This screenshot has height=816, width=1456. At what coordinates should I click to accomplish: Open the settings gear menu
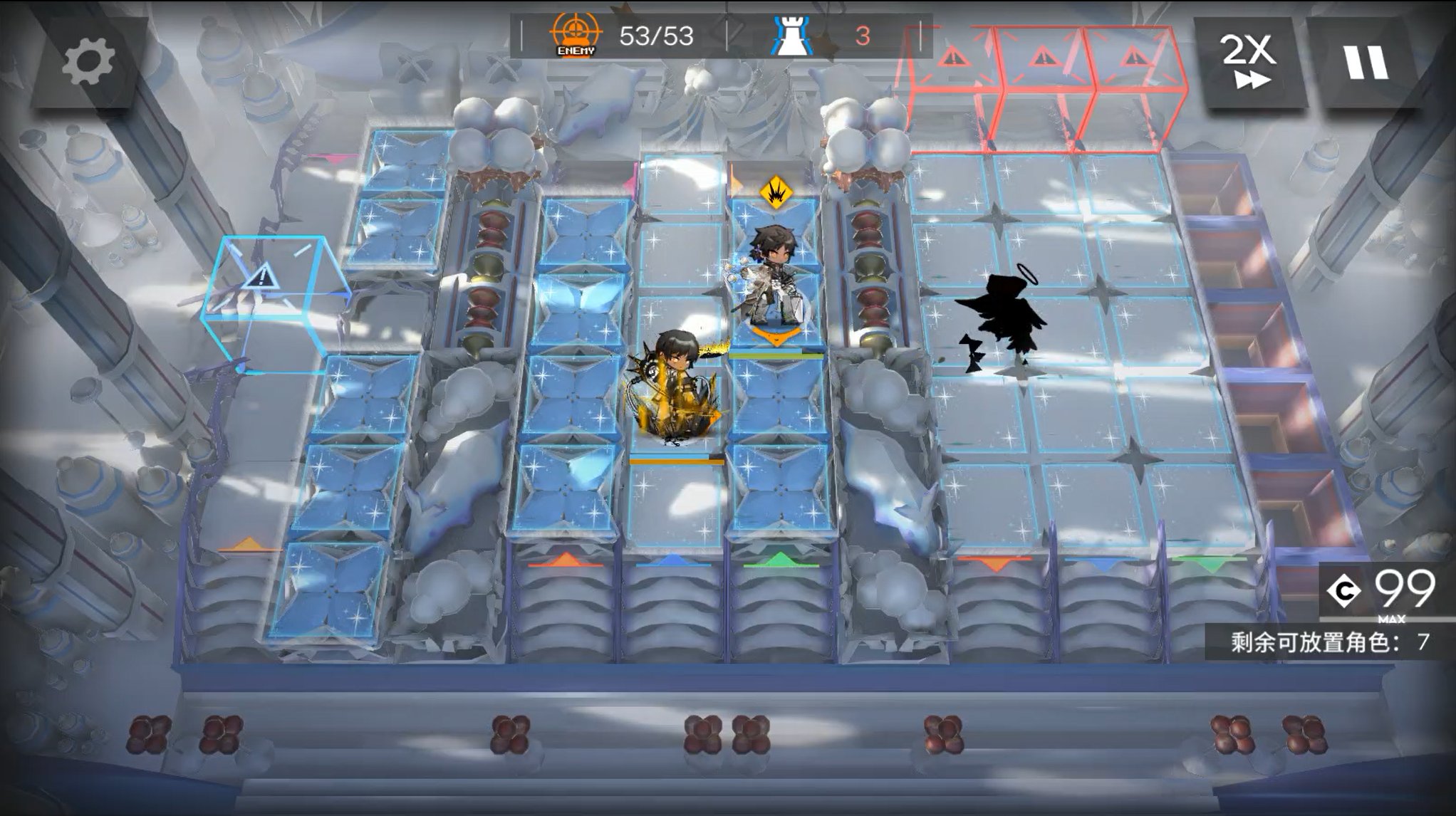88,63
